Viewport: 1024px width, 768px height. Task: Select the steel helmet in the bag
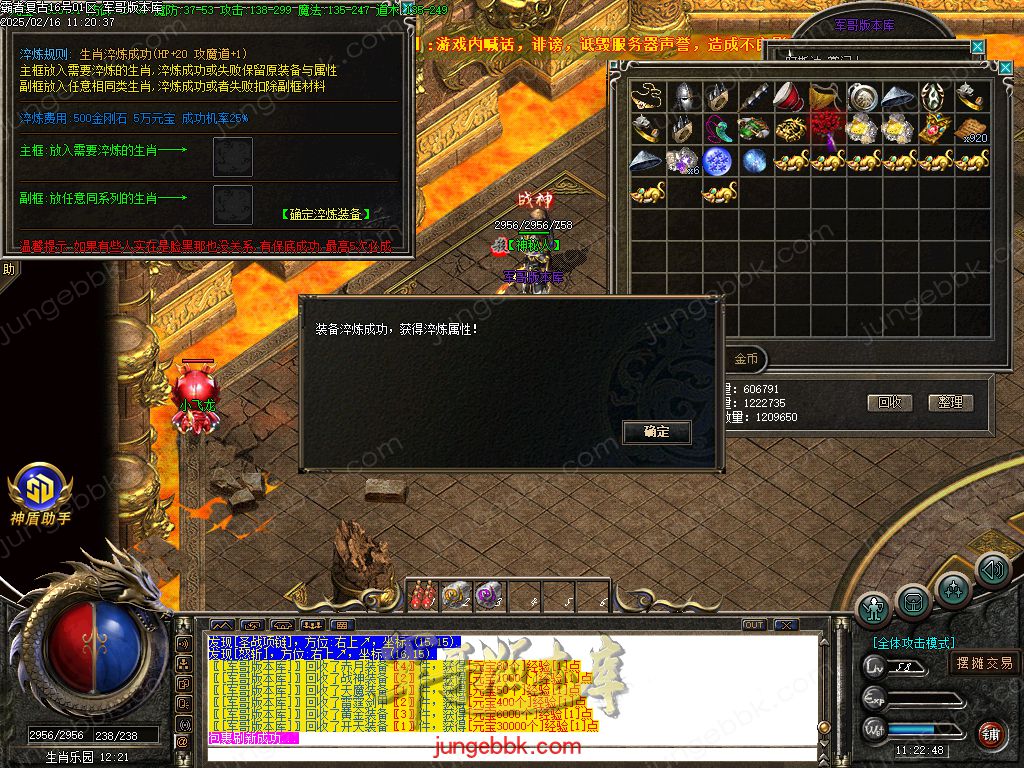pos(684,97)
